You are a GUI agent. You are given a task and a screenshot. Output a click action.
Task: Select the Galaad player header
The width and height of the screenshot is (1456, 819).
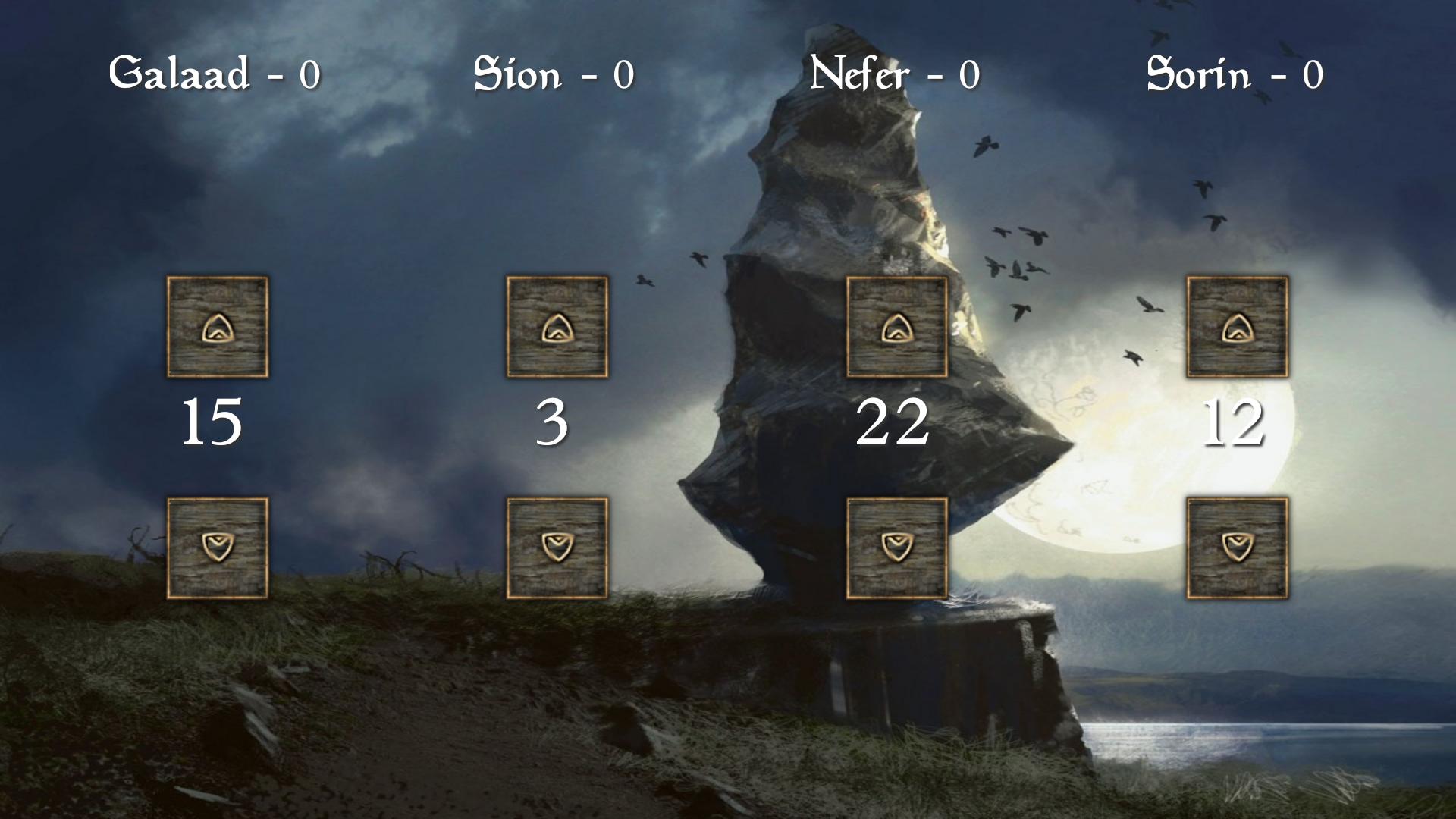pyautogui.click(x=216, y=72)
